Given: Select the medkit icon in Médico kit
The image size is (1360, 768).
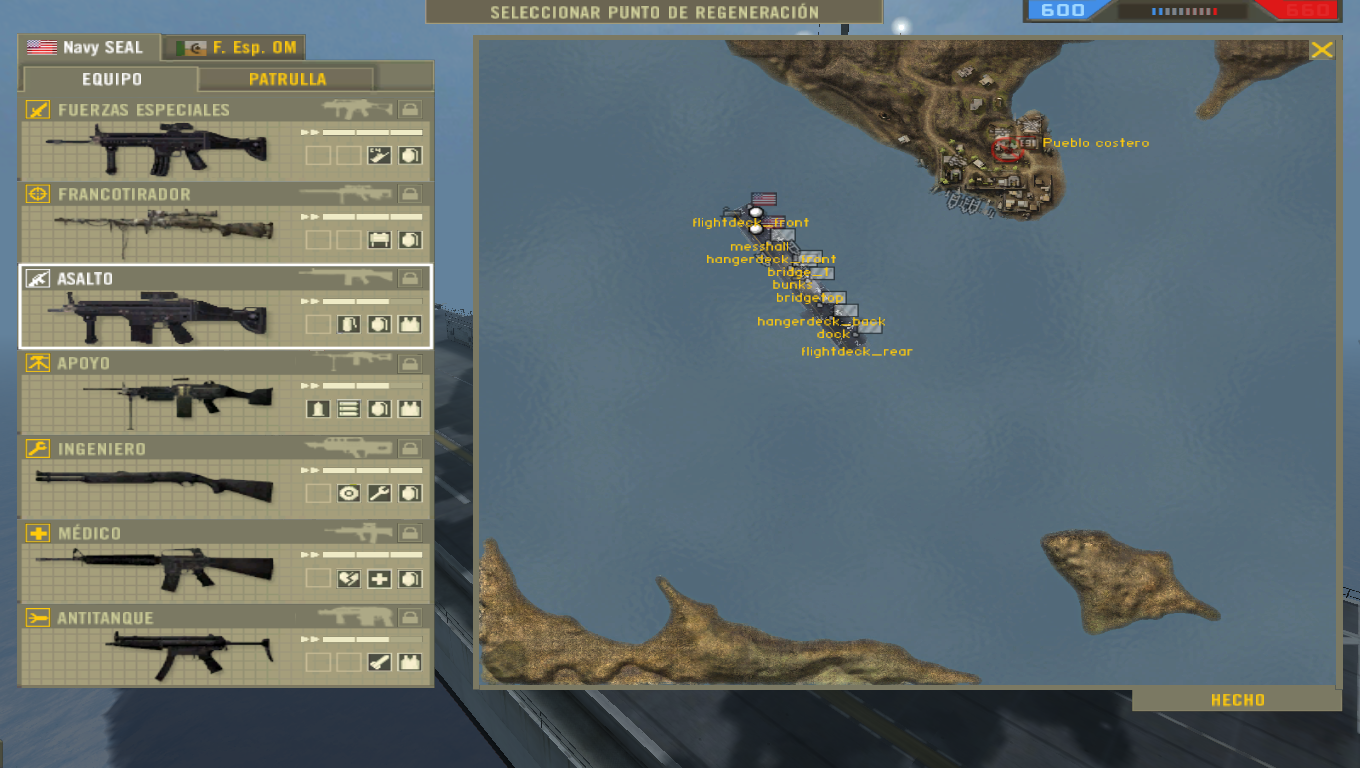Looking at the screenshot, I should click(378, 579).
